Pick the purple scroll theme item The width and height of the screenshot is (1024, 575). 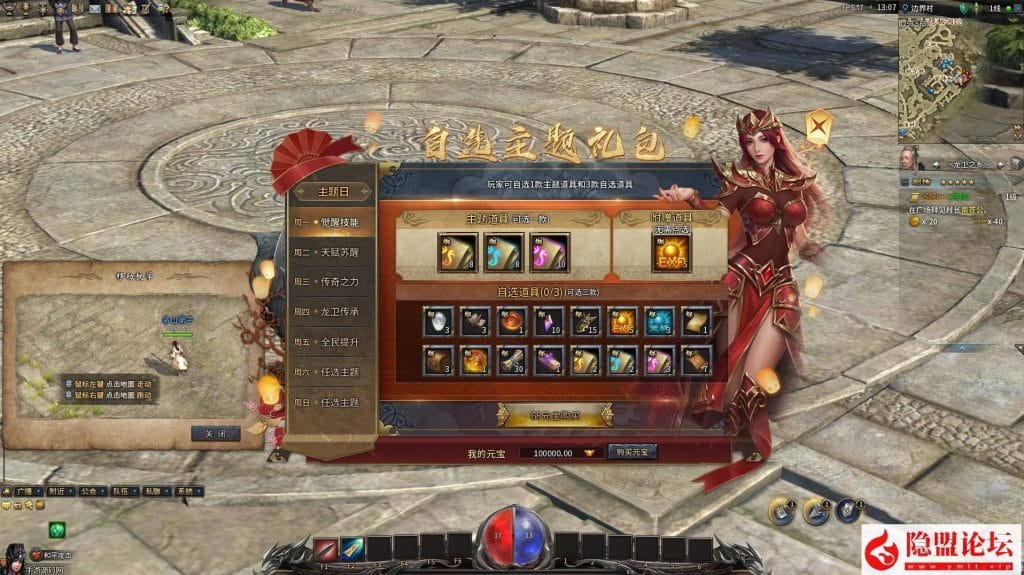click(549, 253)
